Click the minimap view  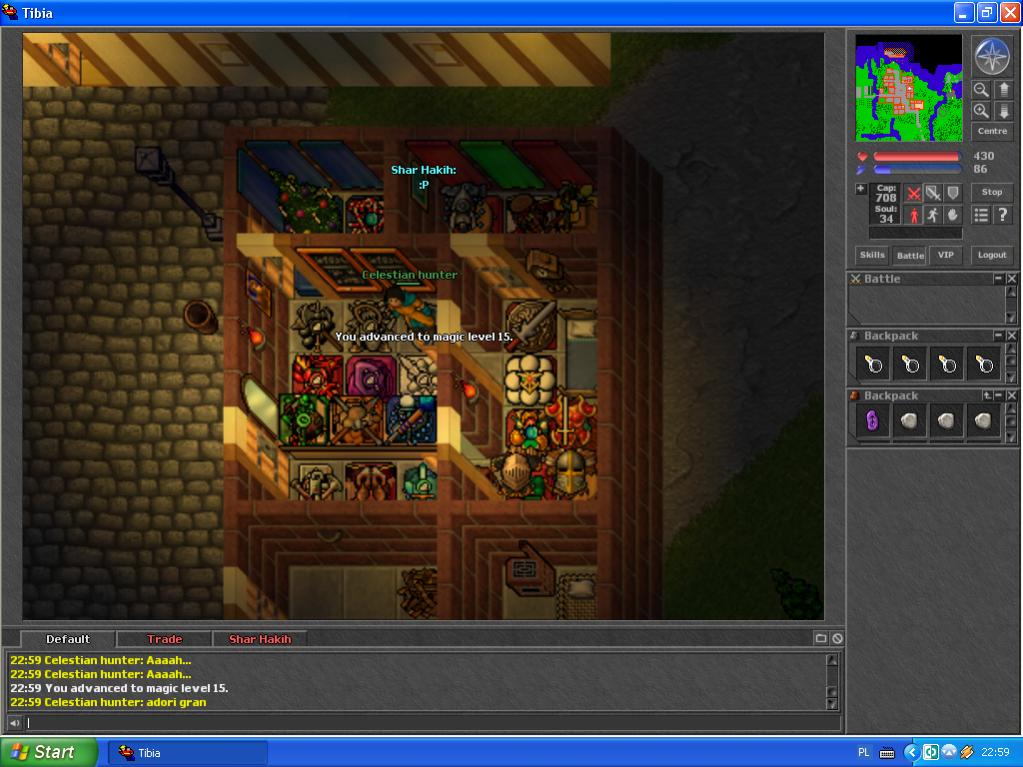[x=908, y=88]
